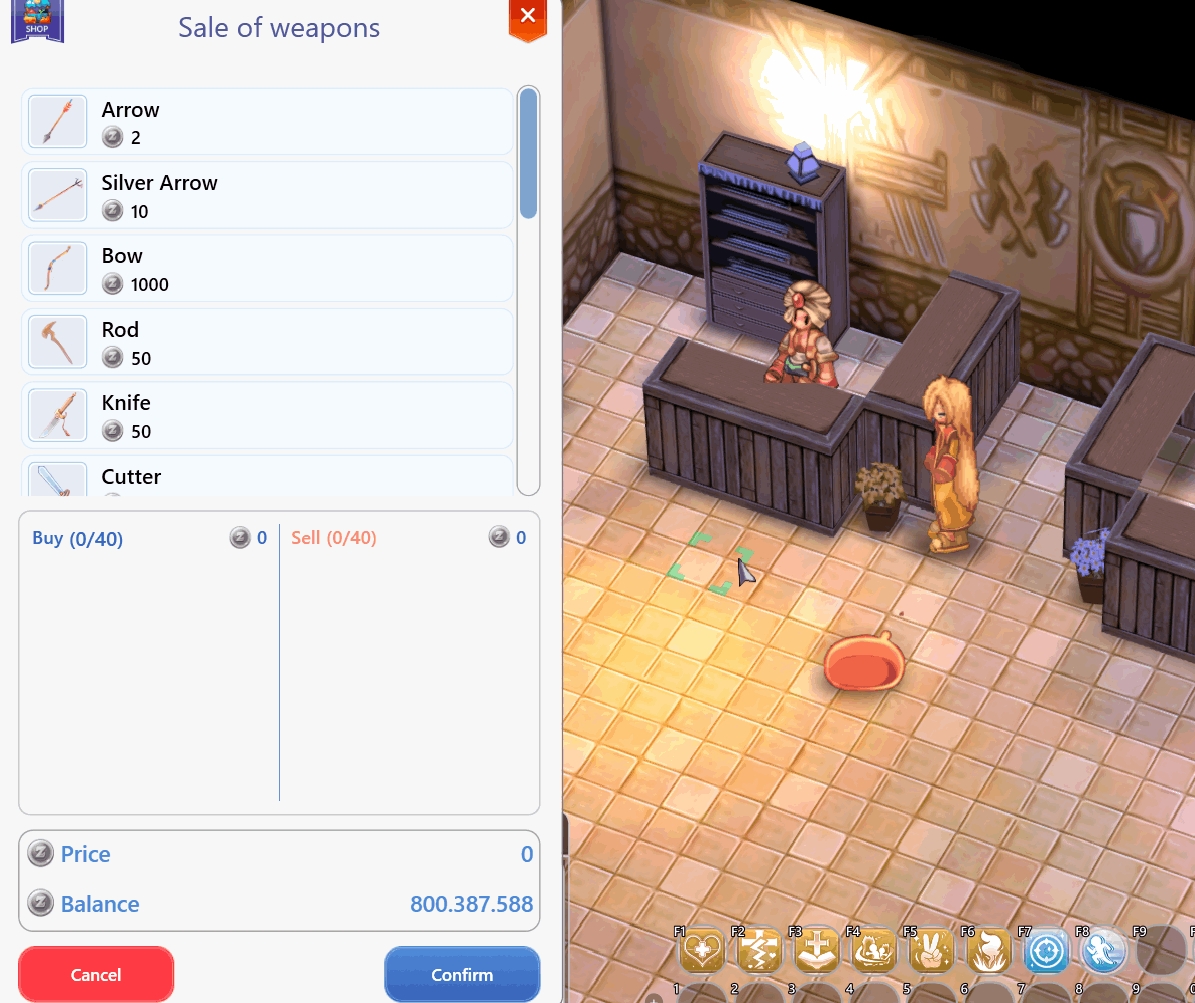
Task: Choose Silver Arrow from the shop list
Action: pyautogui.click(x=267, y=195)
